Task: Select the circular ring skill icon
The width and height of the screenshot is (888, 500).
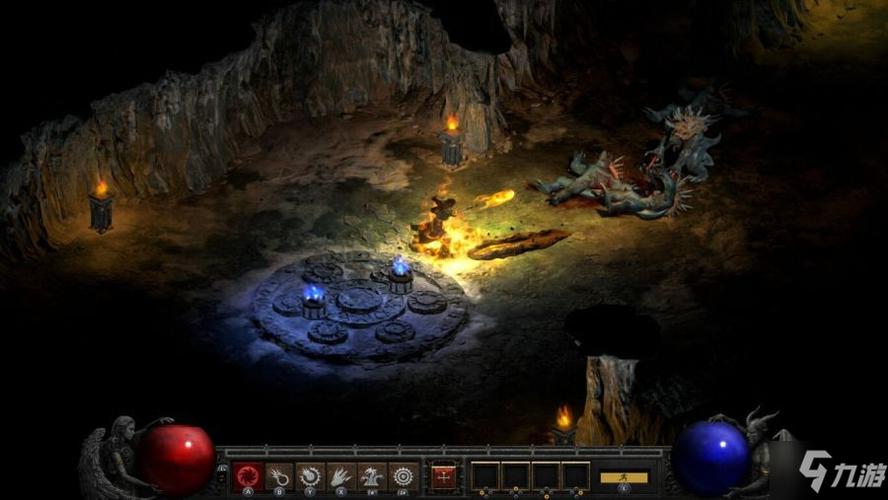Action: [403, 476]
